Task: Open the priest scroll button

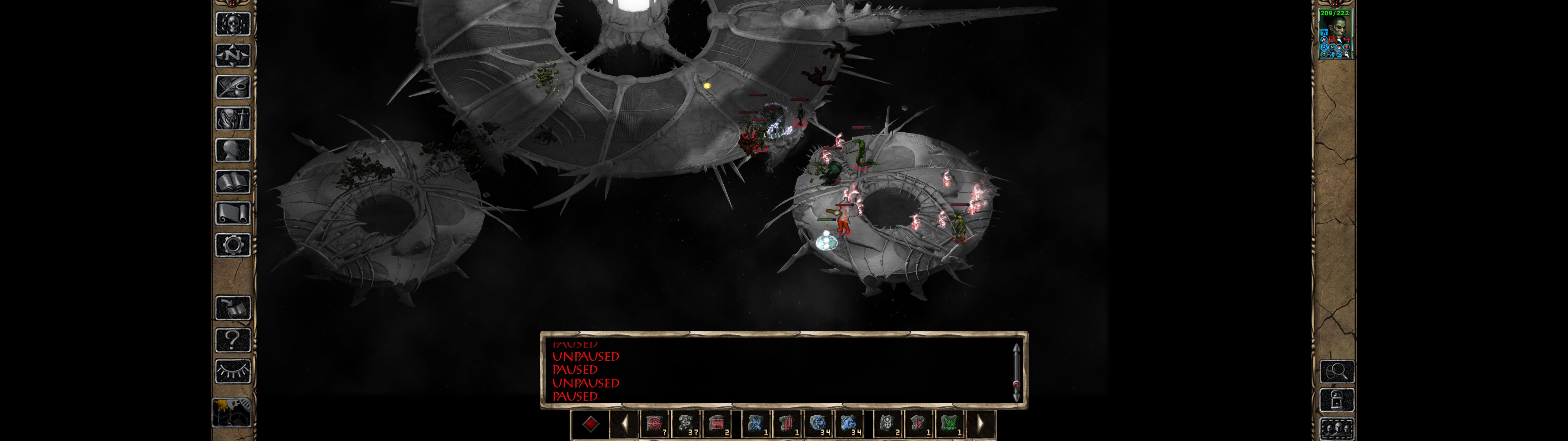Action: click(233, 213)
